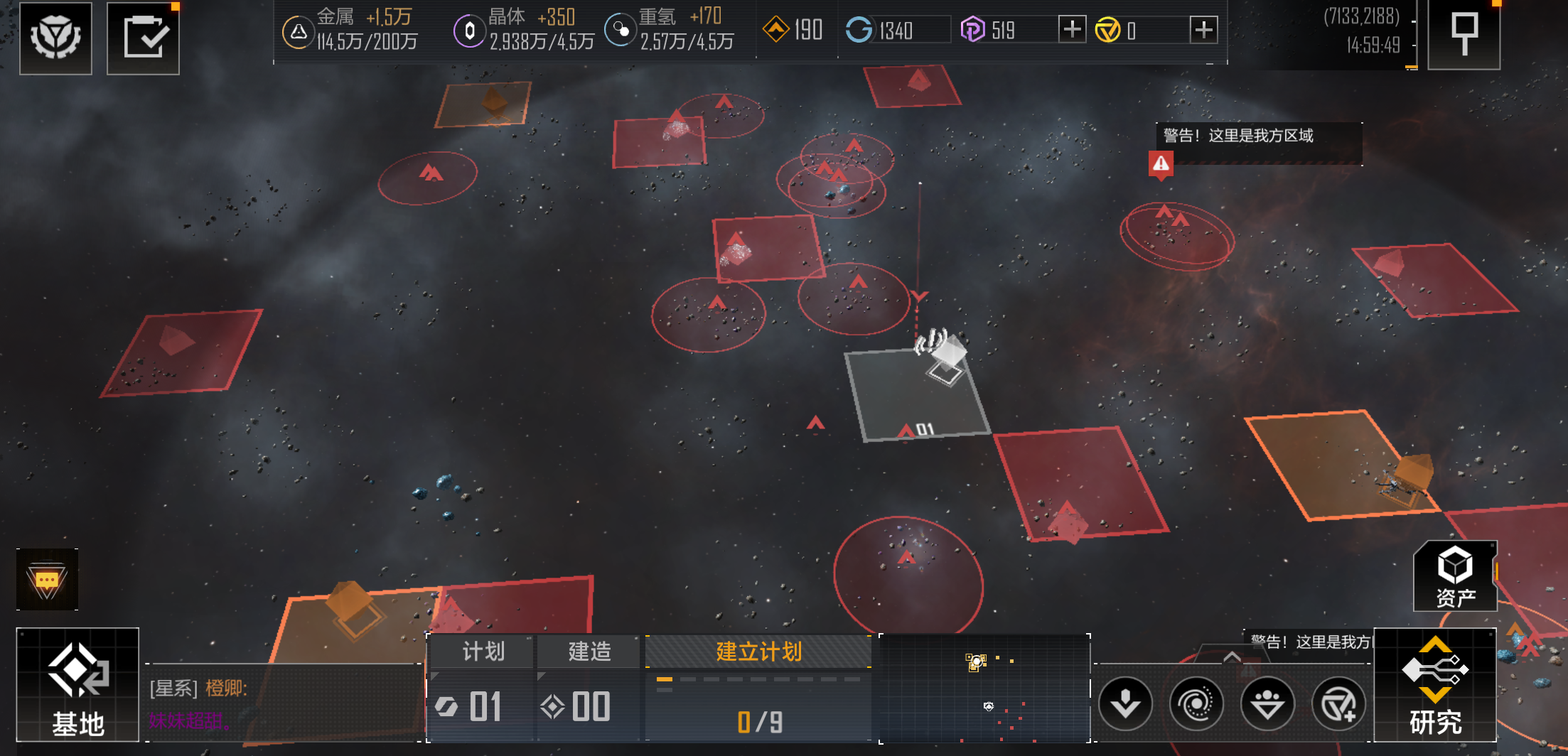Click the 建立计划 create plan button
Image resolution: width=1568 pixels, height=756 pixels.
point(758,652)
